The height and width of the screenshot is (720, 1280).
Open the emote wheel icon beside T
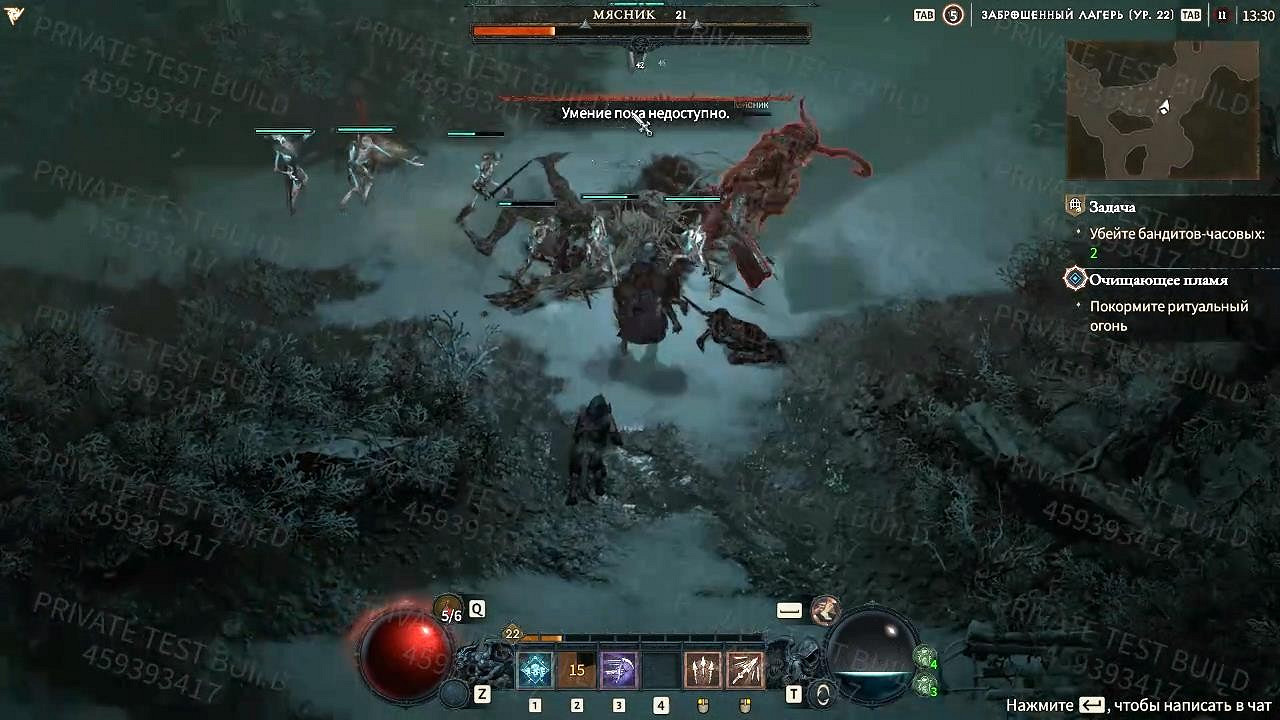823,694
